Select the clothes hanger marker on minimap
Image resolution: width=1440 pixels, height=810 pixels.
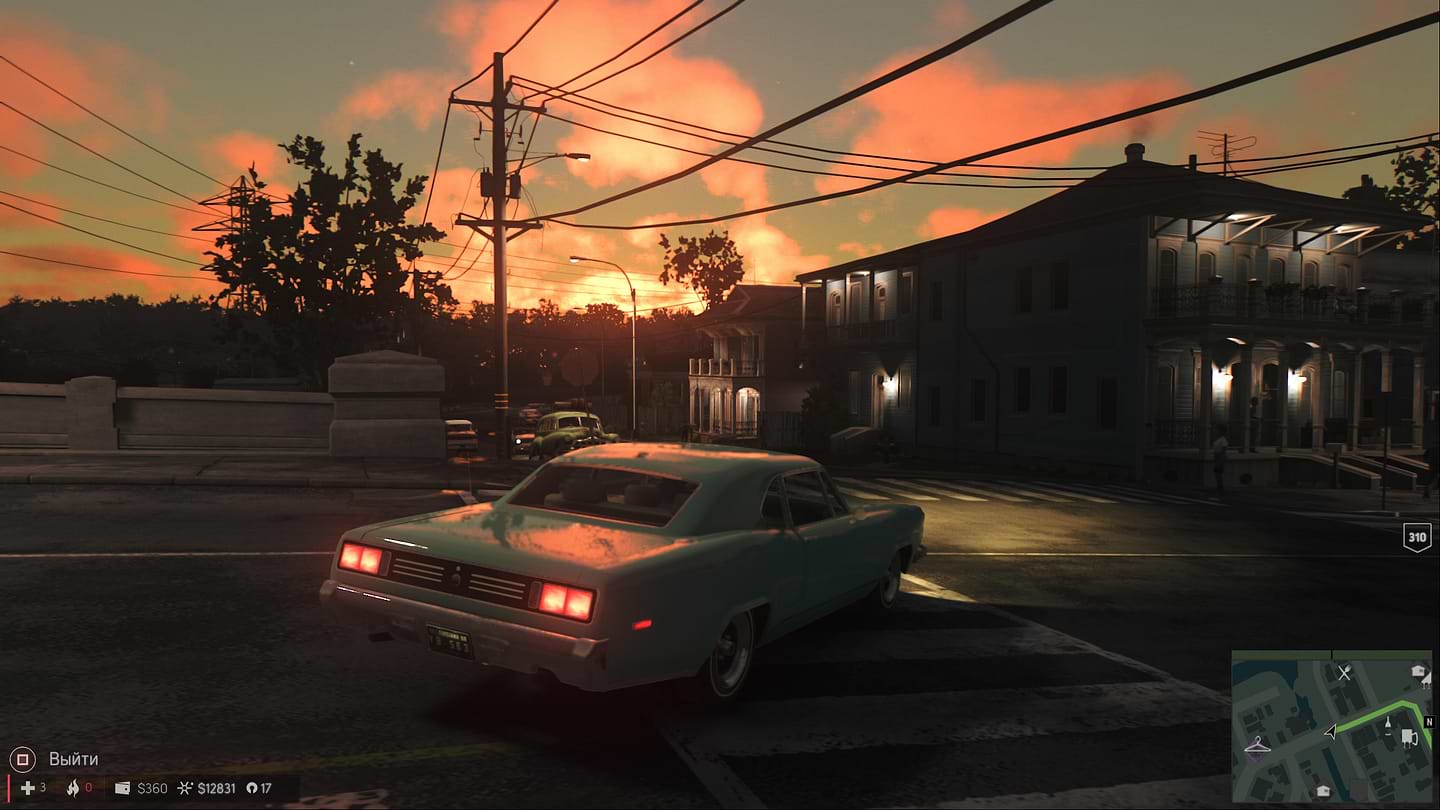(1257, 745)
